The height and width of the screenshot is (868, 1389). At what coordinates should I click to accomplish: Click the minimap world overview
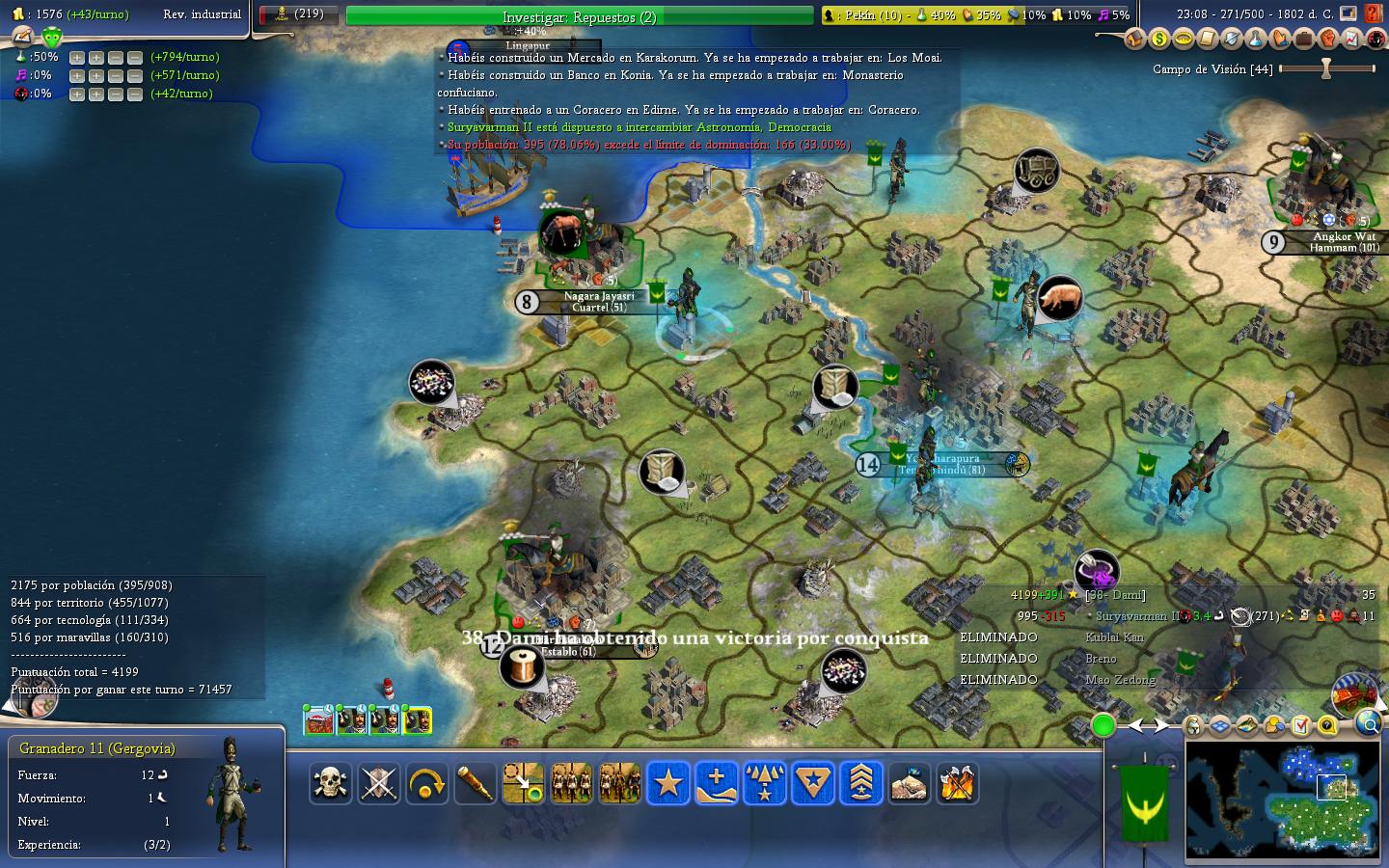pyautogui.click(x=1282, y=799)
